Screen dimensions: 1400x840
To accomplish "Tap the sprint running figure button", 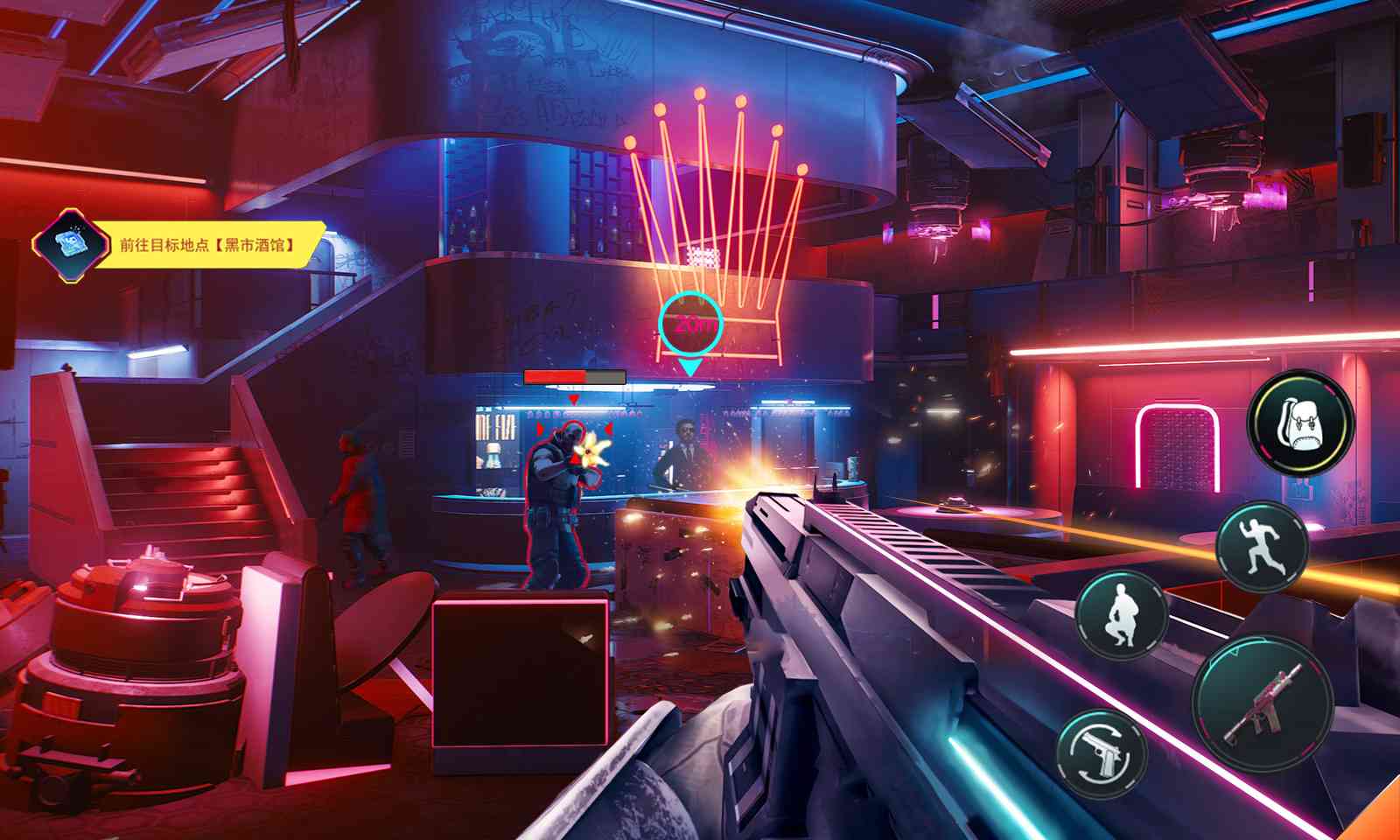I will [x=1262, y=546].
